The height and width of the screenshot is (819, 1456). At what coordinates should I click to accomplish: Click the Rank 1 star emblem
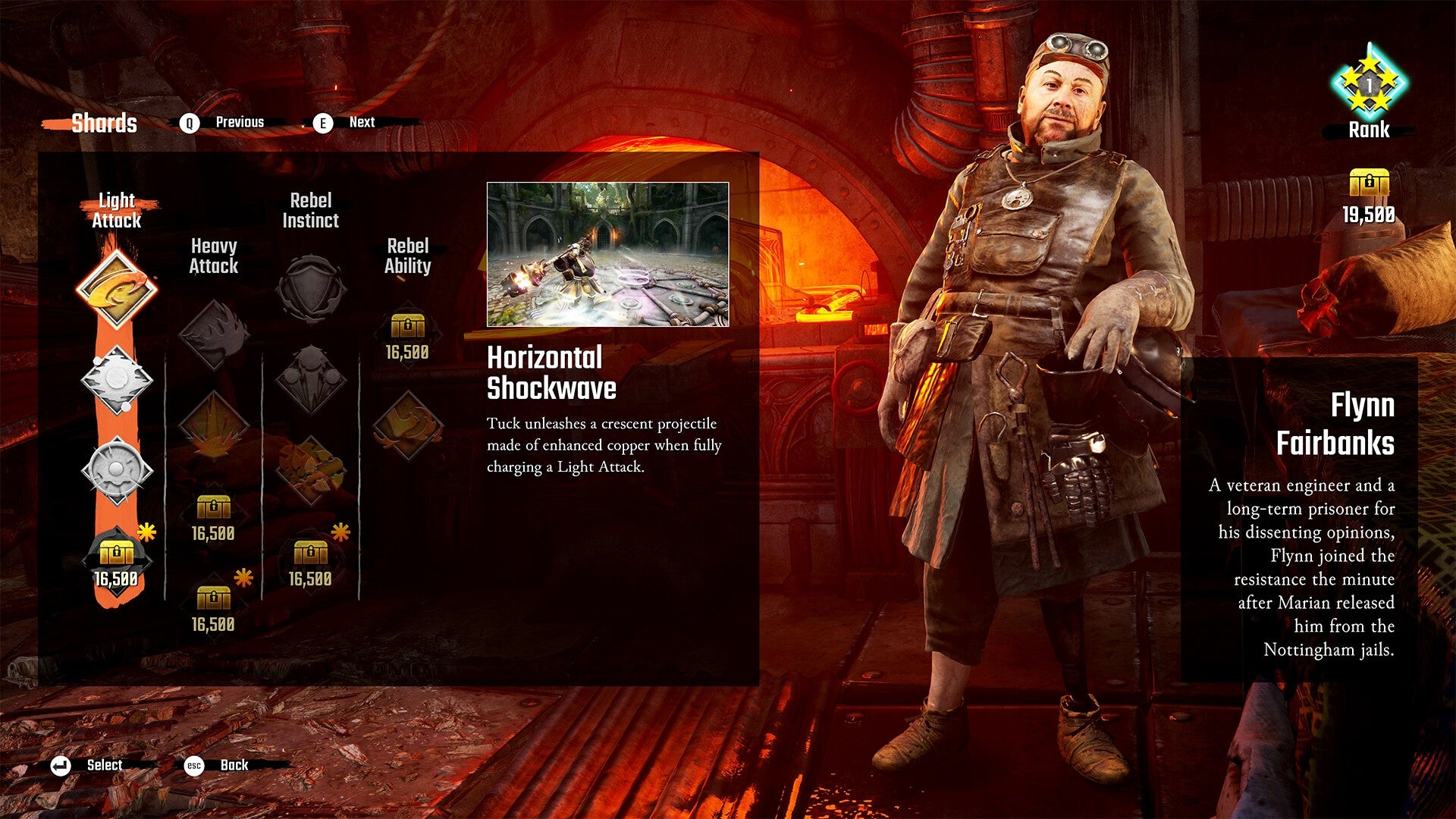[1370, 83]
